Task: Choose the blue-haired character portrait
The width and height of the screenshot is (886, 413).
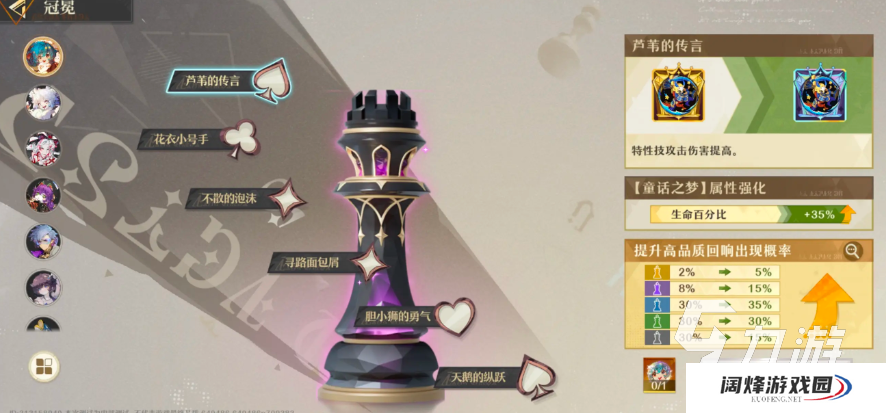Action: pos(43,242)
